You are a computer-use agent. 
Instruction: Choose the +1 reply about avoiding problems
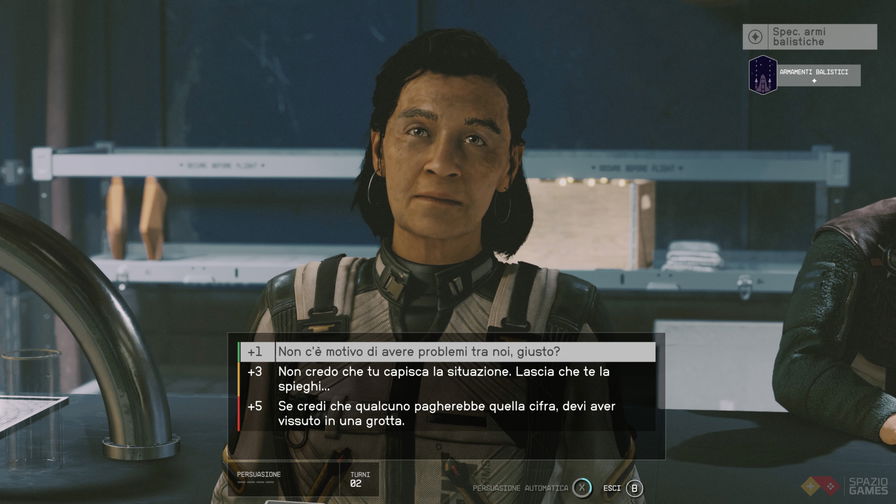(x=447, y=352)
